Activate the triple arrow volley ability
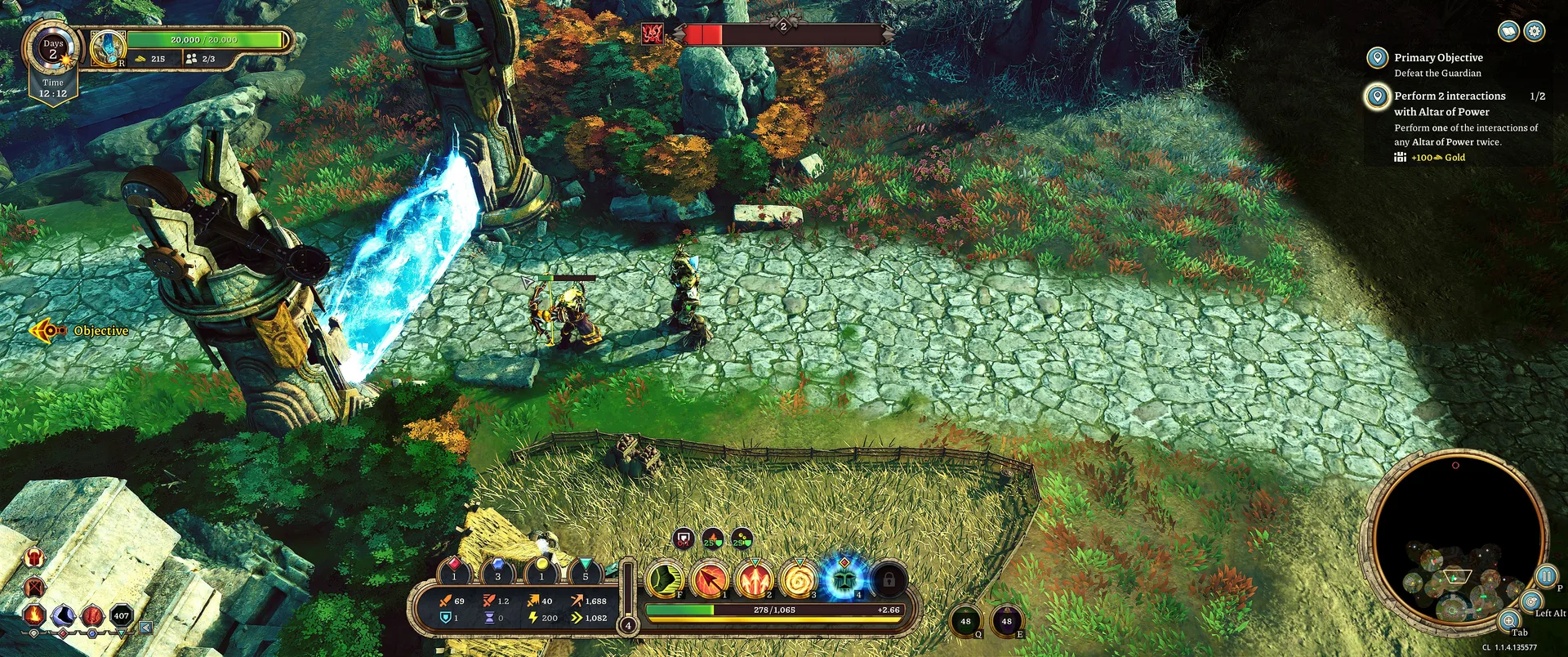Viewport: 1568px width, 657px height. (755, 579)
